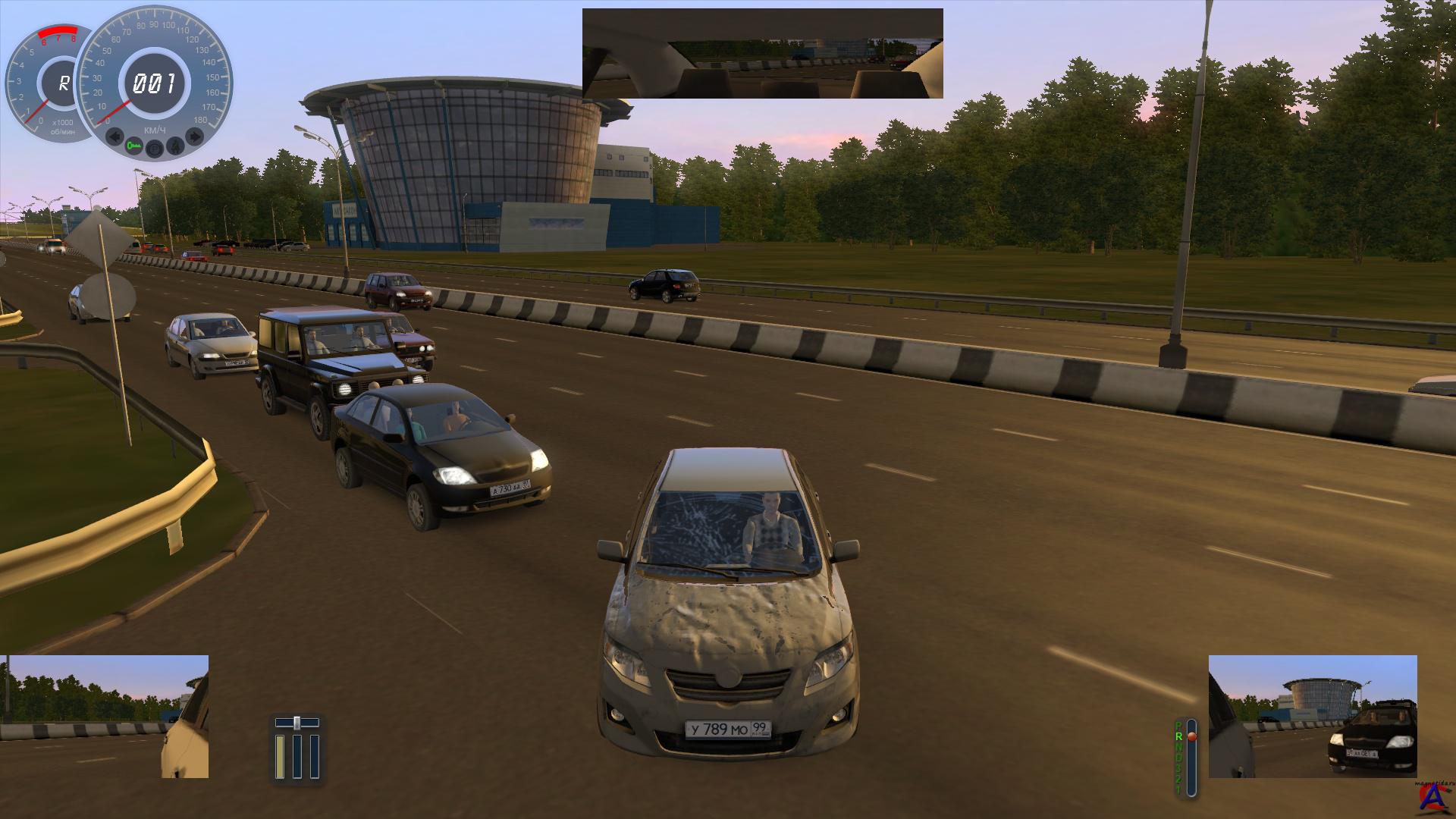Select the right side mirror view
The height and width of the screenshot is (819, 1456).
pos(1312,717)
